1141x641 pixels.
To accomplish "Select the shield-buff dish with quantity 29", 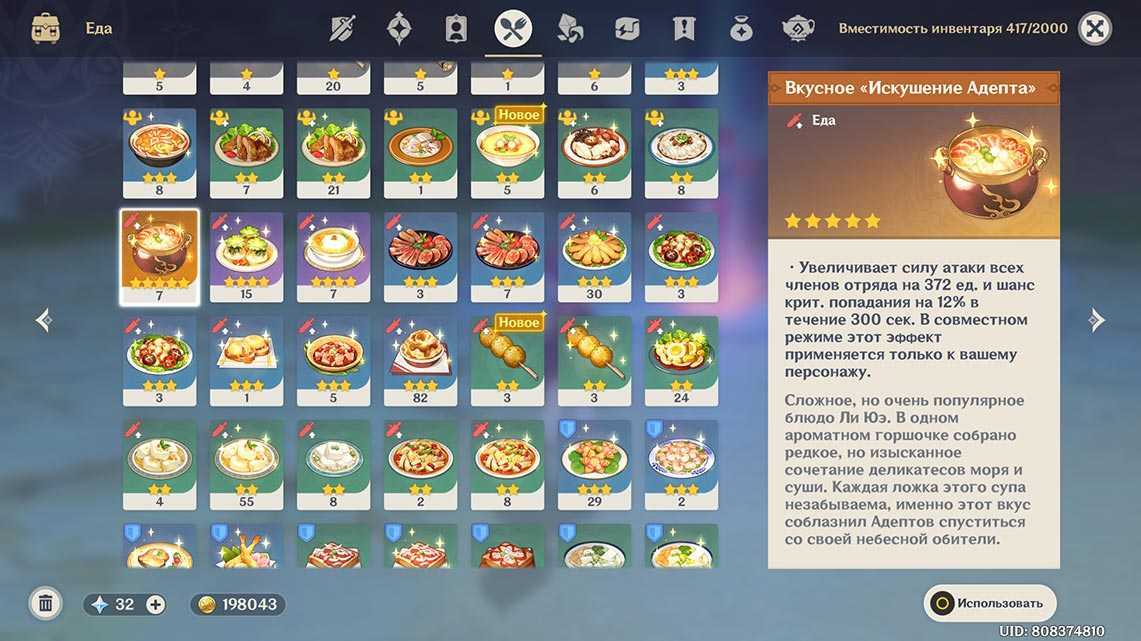I will pyautogui.click(x=594, y=464).
